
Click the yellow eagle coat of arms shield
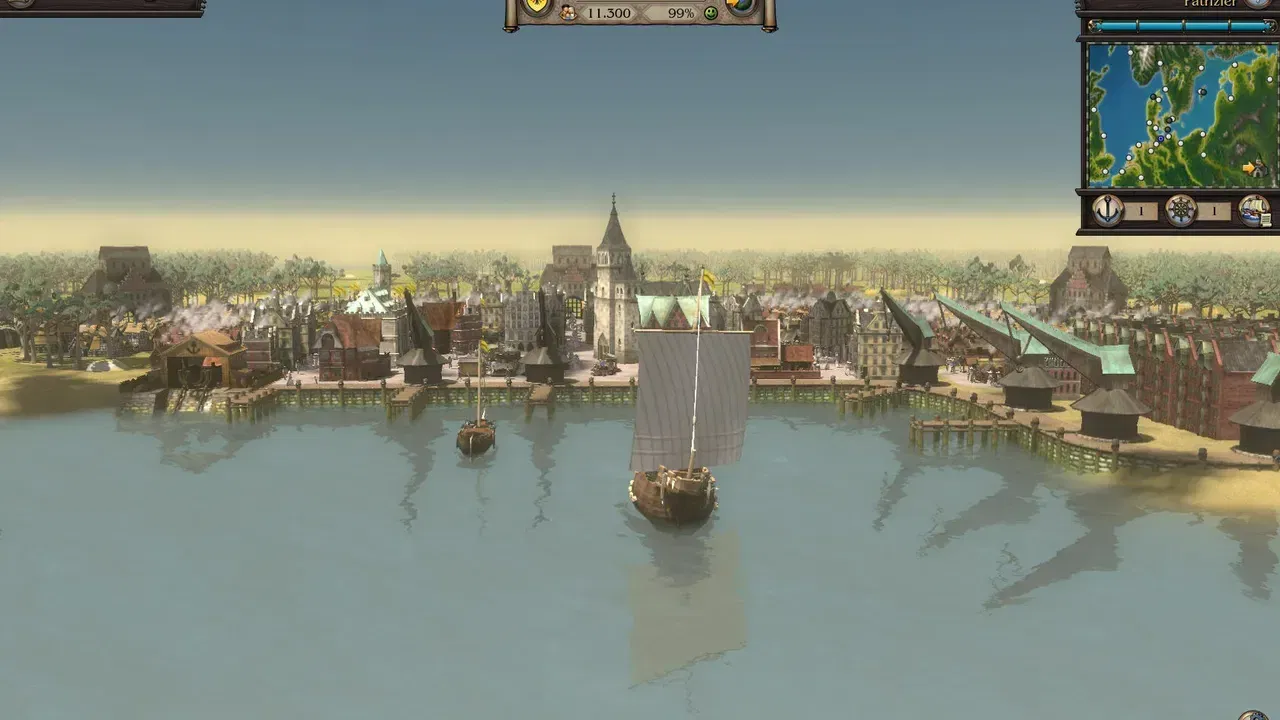tap(536, 5)
